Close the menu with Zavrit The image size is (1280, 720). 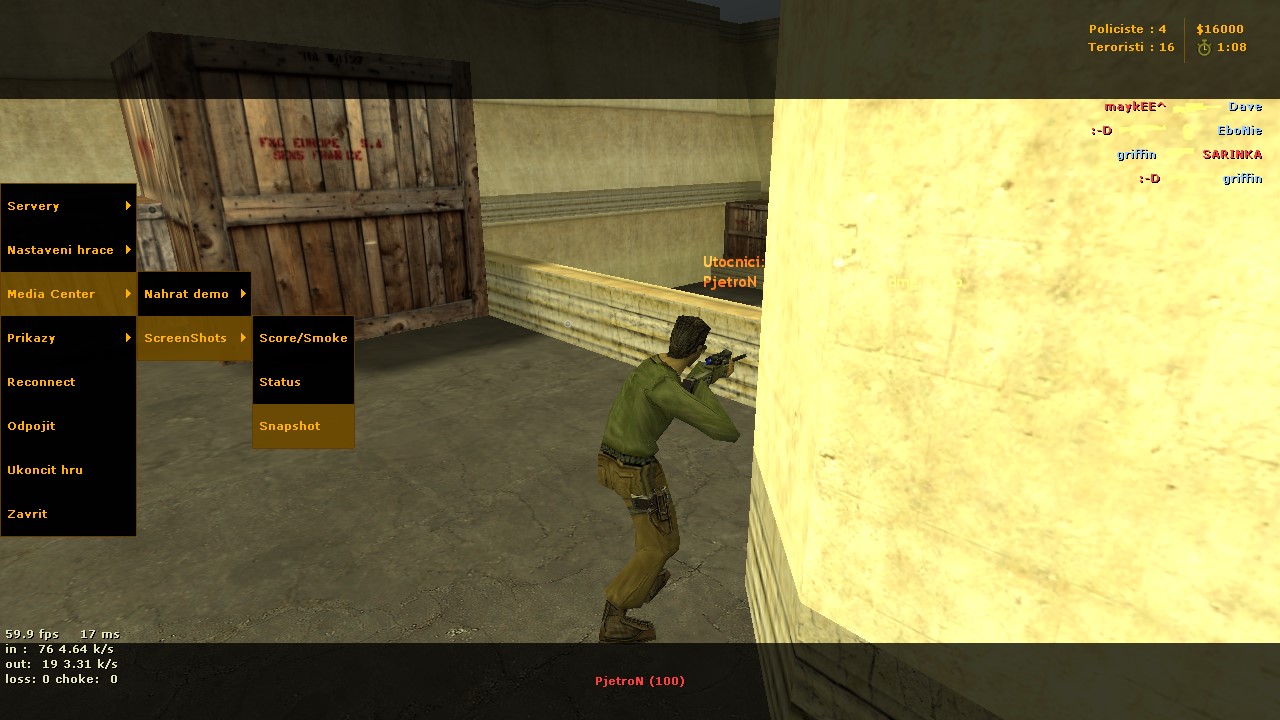coord(68,514)
